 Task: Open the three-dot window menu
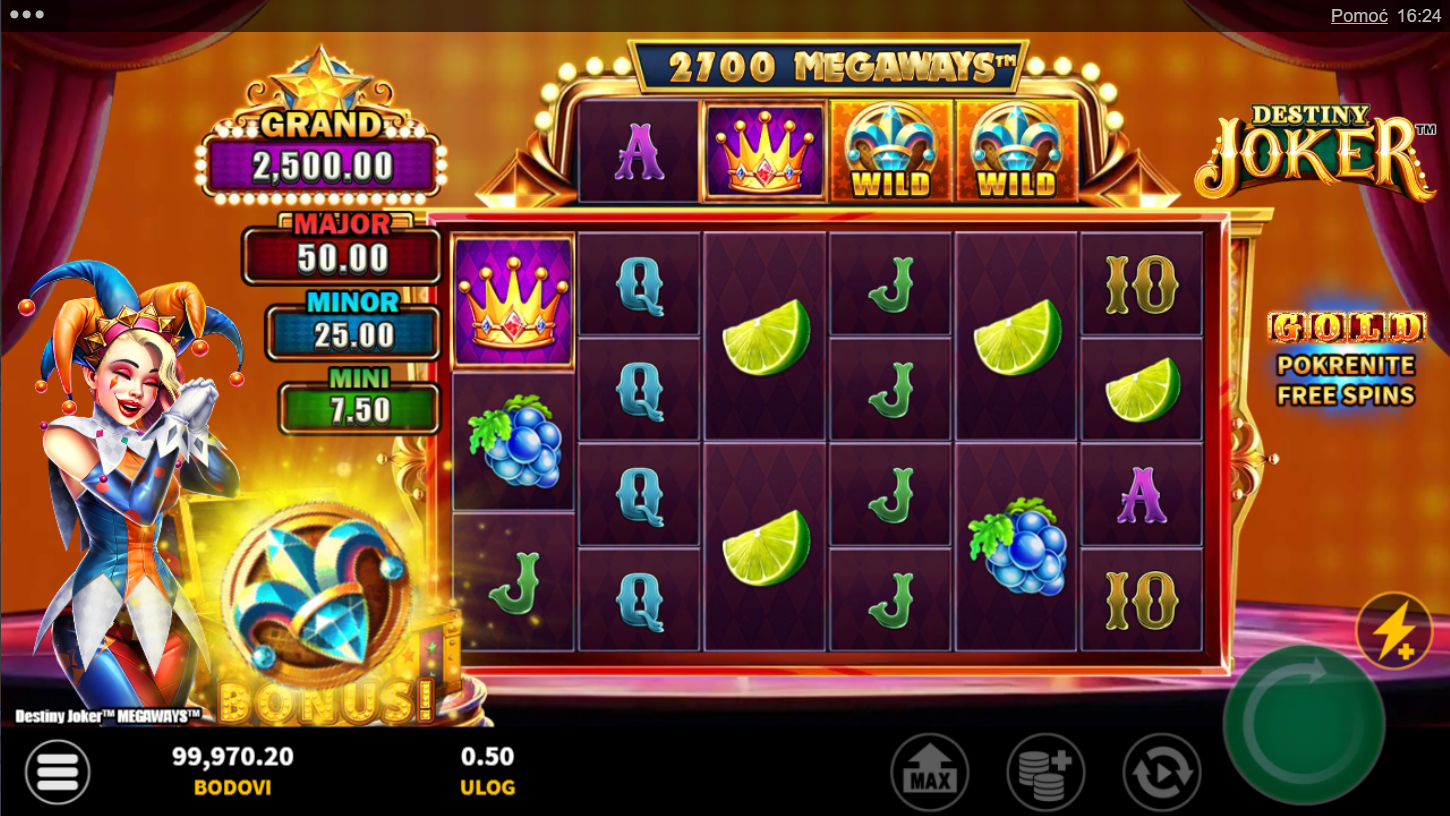click(x=26, y=15)
